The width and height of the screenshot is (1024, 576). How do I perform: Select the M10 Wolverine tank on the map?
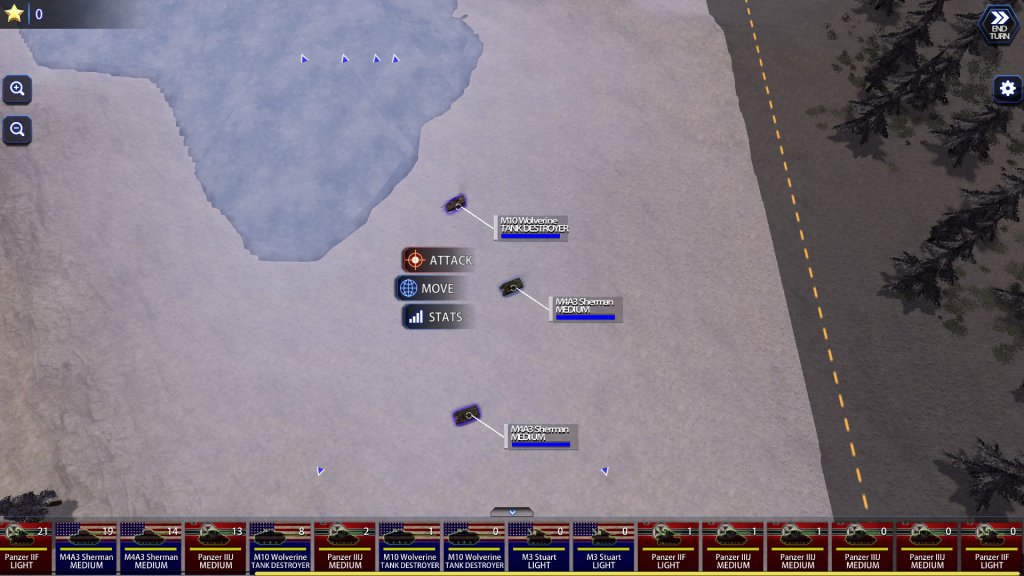(x=455, y=204)
